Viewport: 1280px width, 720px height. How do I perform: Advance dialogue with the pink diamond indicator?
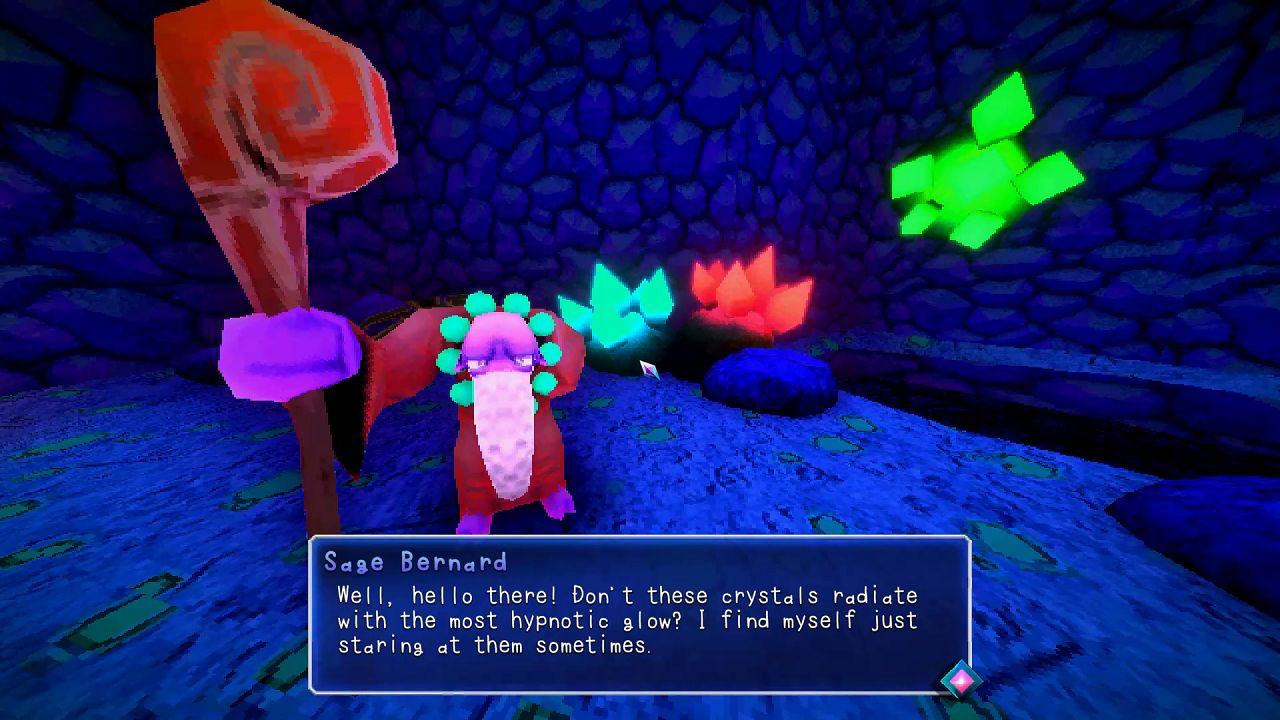pyautogui.click(x=960, y=681)
